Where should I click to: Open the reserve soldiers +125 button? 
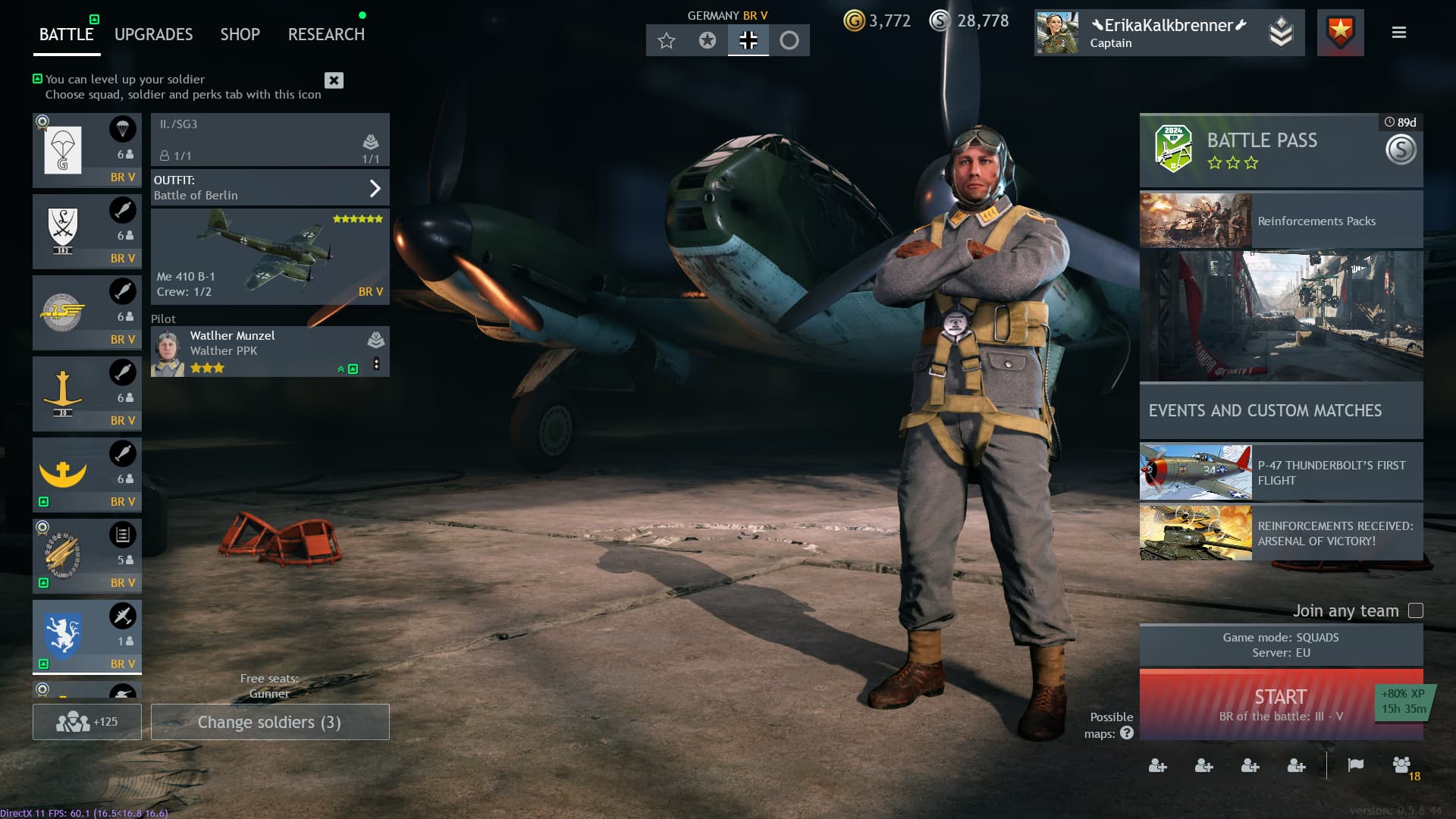[86, 722]
